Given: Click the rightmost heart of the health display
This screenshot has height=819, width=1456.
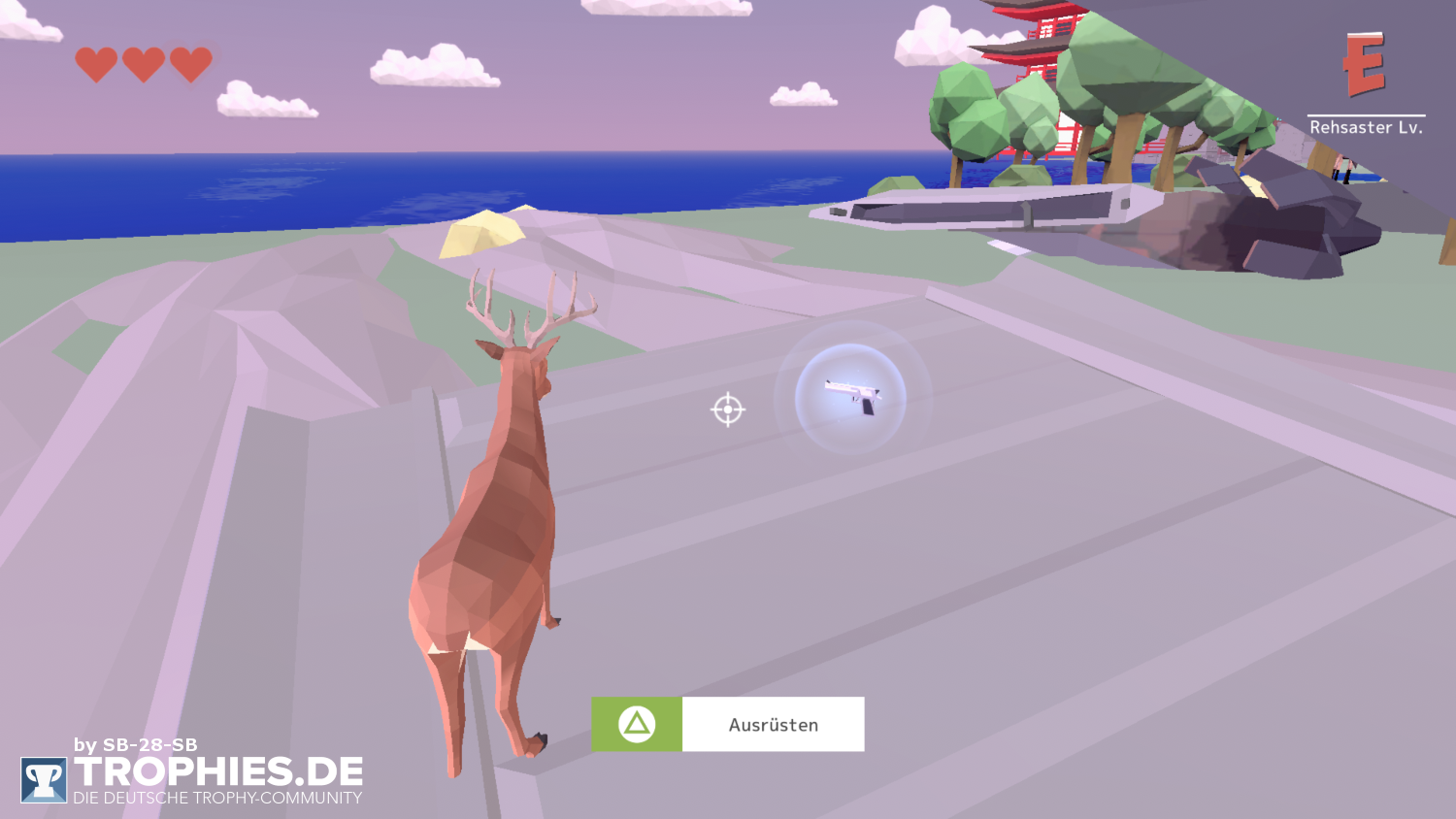Looking at the screenshot, I should 191,64.
